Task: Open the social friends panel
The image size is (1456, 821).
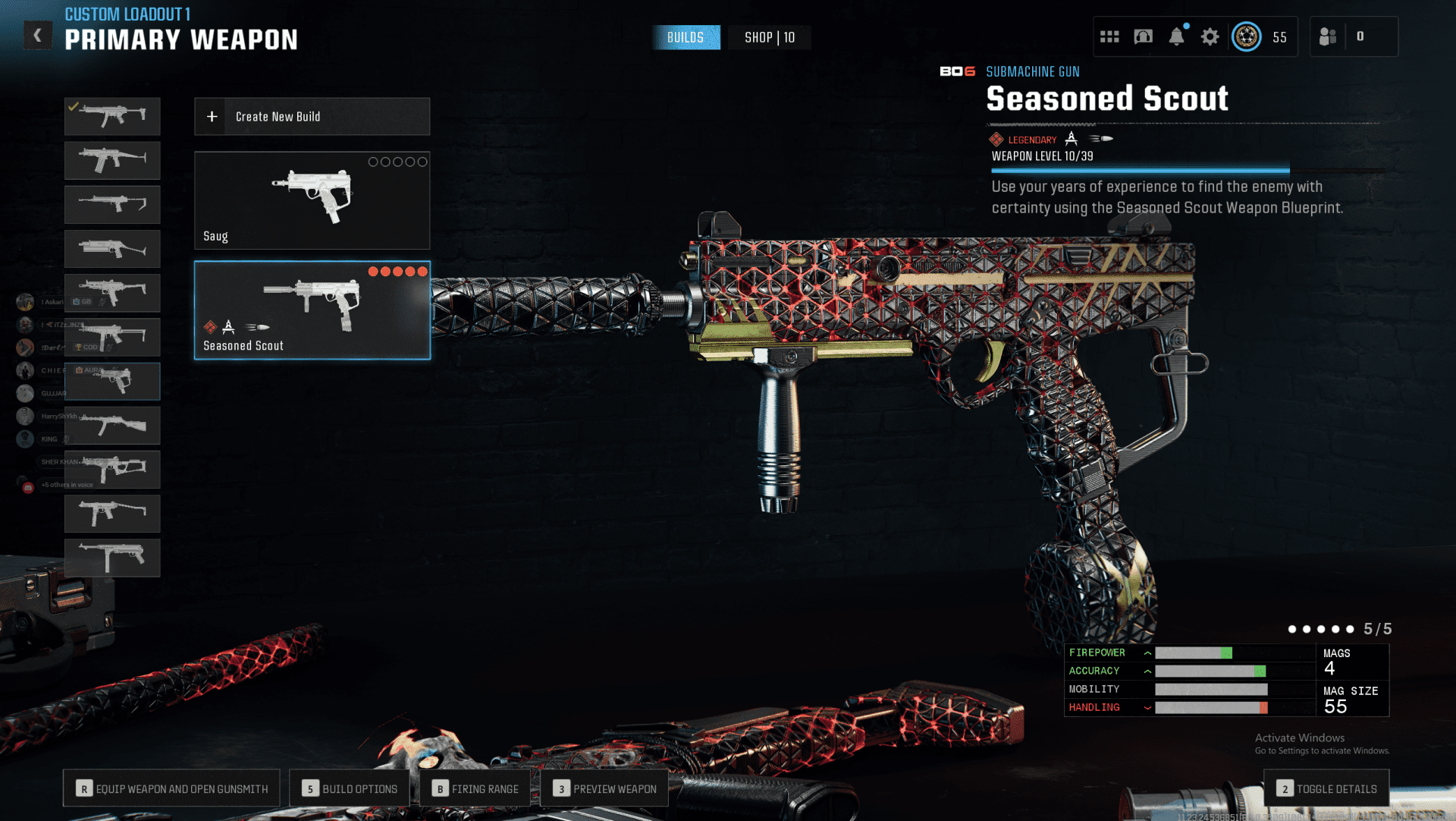Action: (1328, 36)
